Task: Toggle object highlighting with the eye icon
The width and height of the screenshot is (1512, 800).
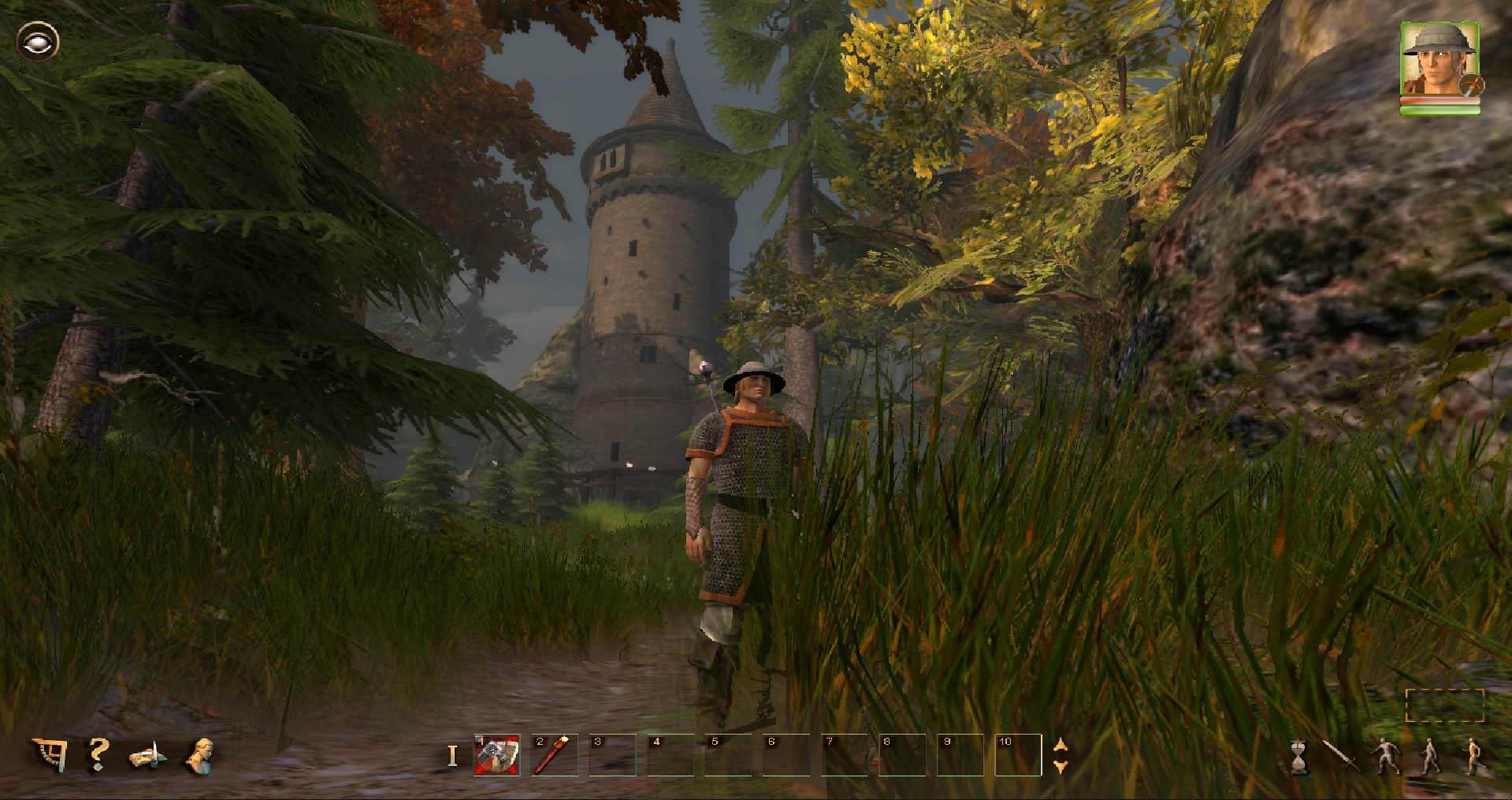Action: tap(38, 39)
